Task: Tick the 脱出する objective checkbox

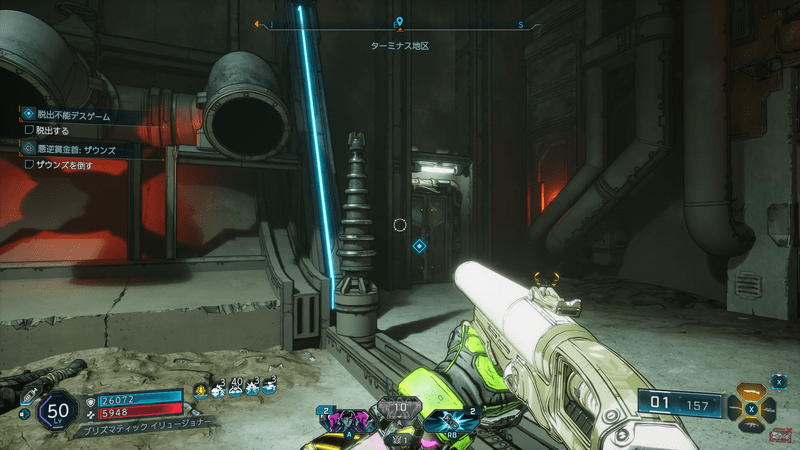Action: coord(29,130)
